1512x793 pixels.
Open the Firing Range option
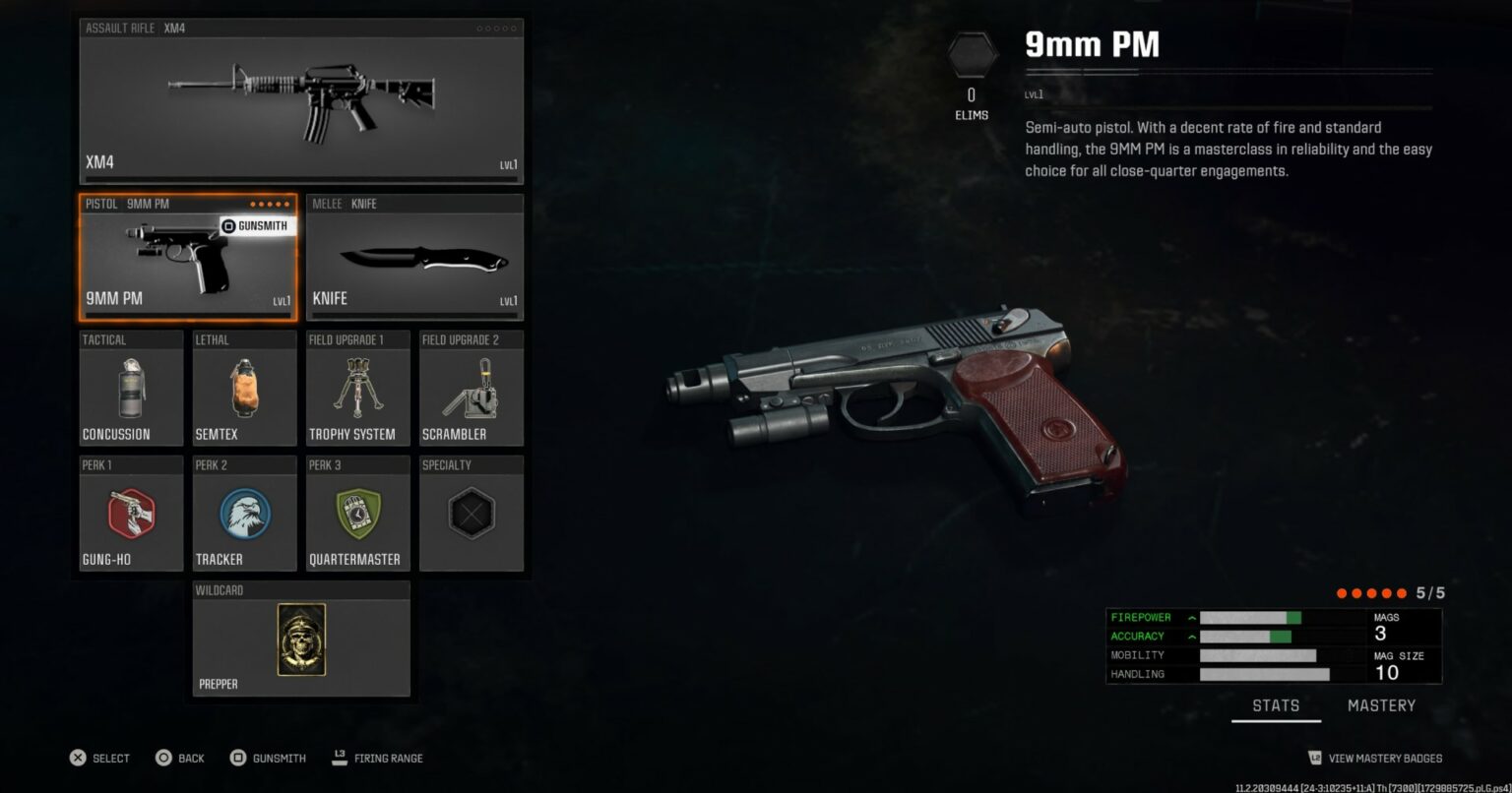click(x=378, y=758)
